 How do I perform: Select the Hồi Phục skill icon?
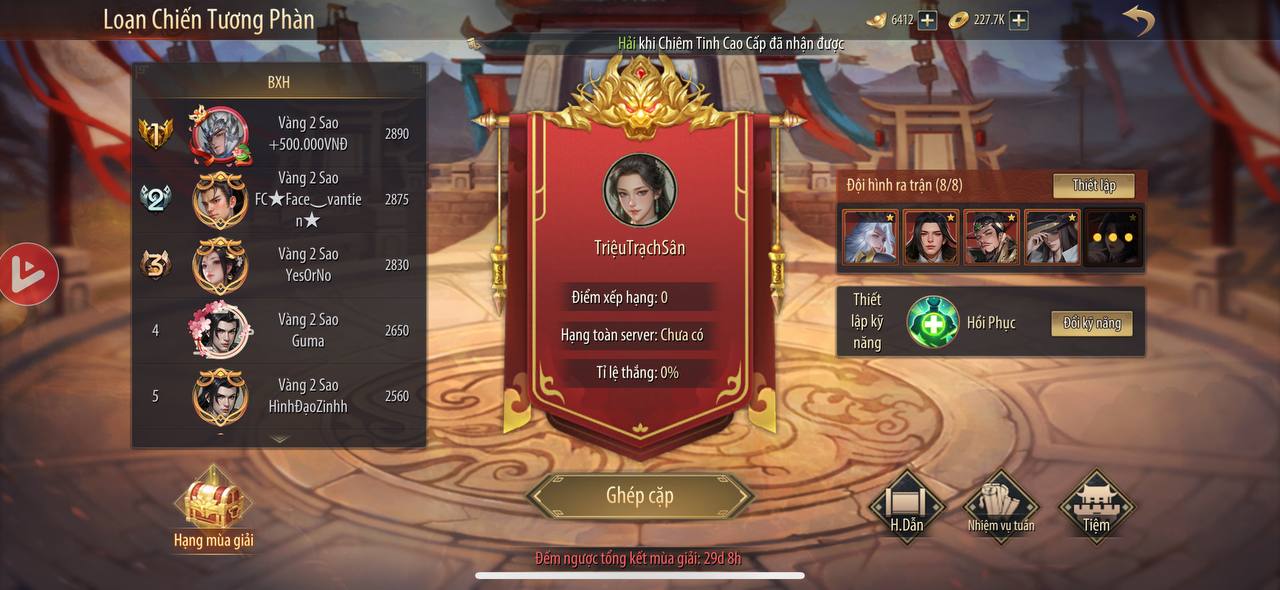click(x=932, y=323)
